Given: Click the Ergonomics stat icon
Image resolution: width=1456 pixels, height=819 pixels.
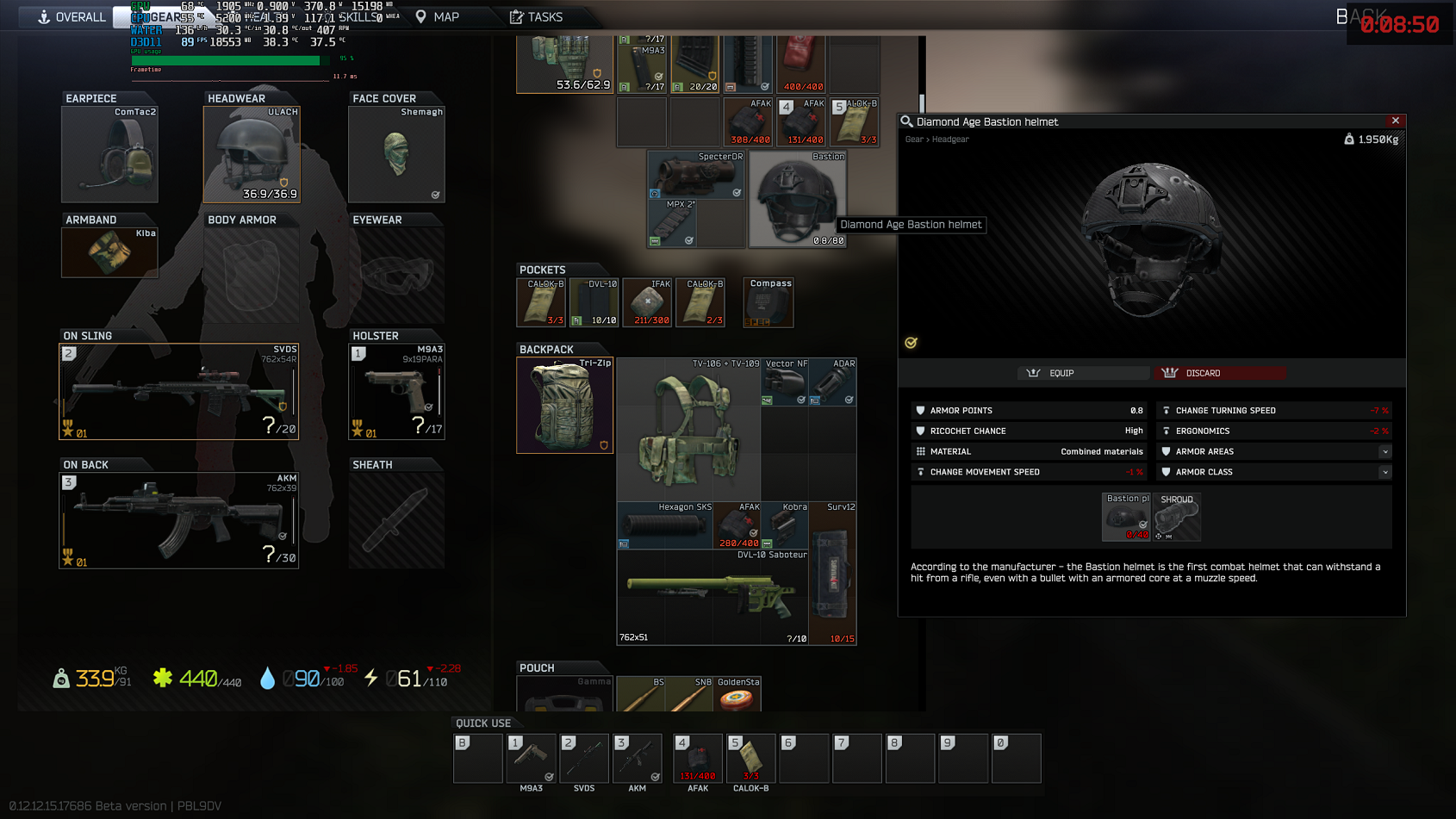Looking at the screenshot, I should point(1167,431).
